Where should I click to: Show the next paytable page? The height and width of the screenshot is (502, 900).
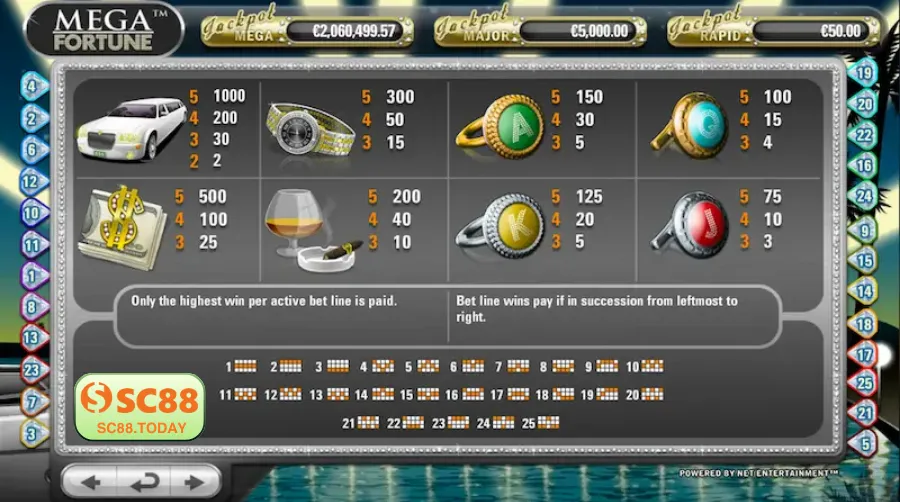tap(196, 482)
